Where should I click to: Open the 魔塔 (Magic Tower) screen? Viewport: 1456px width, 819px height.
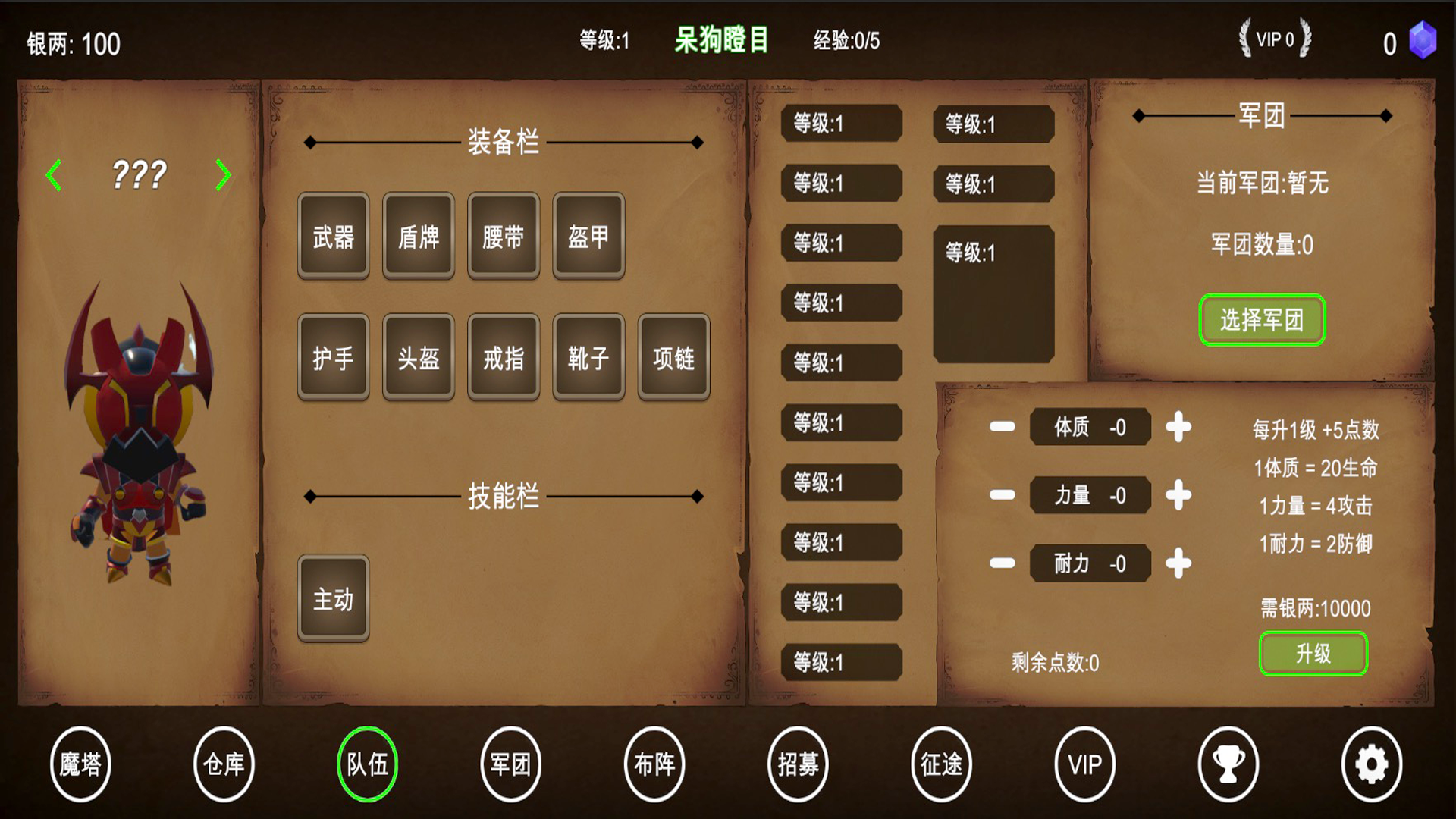80,765
